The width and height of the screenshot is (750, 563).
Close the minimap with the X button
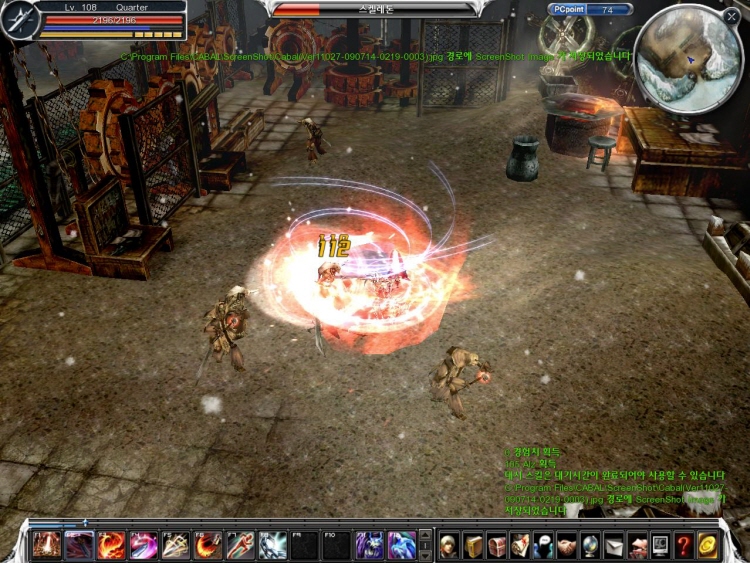(x=732, y=16)
